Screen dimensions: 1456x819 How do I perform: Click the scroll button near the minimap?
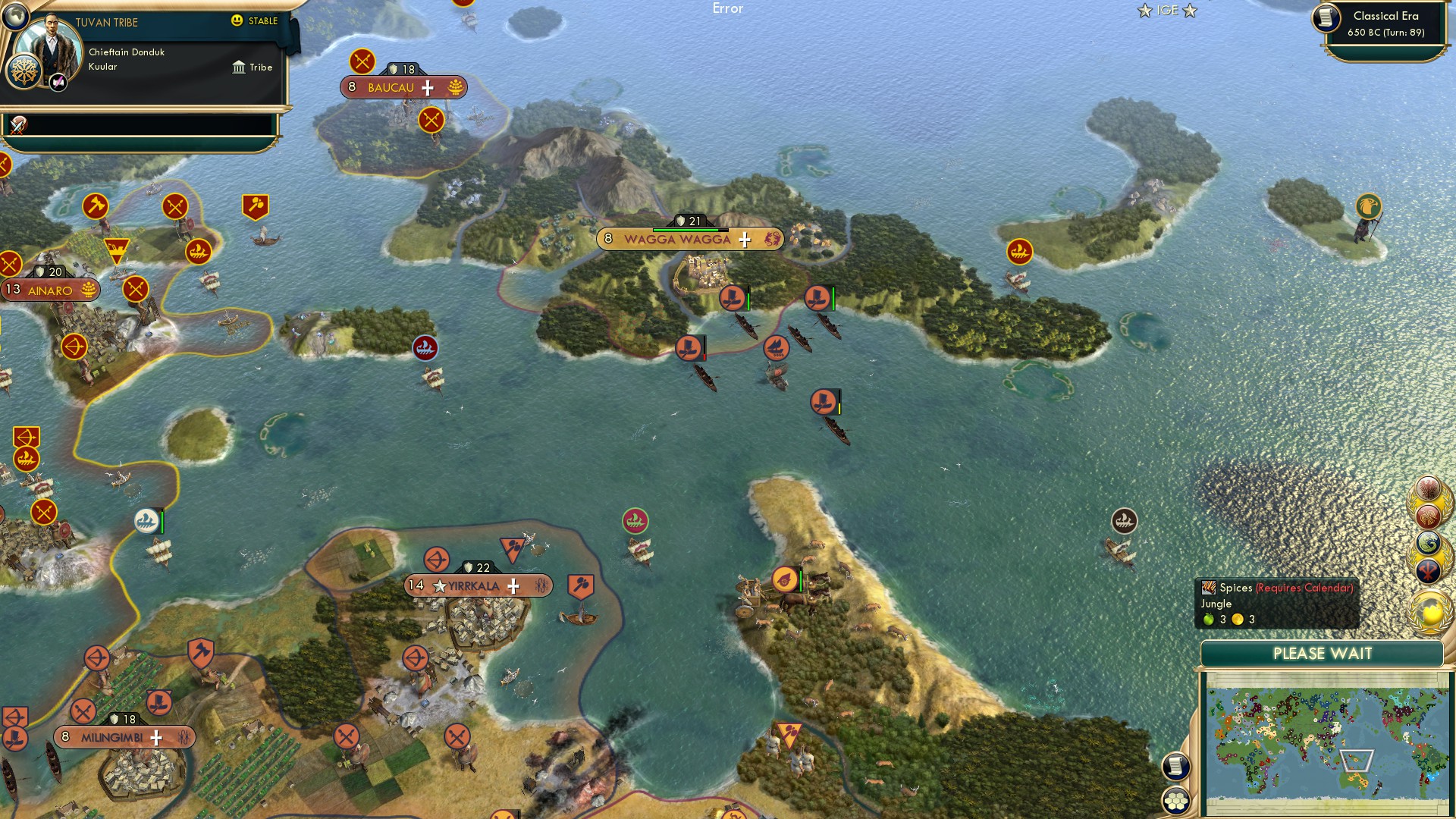(x=1176, y=767)
